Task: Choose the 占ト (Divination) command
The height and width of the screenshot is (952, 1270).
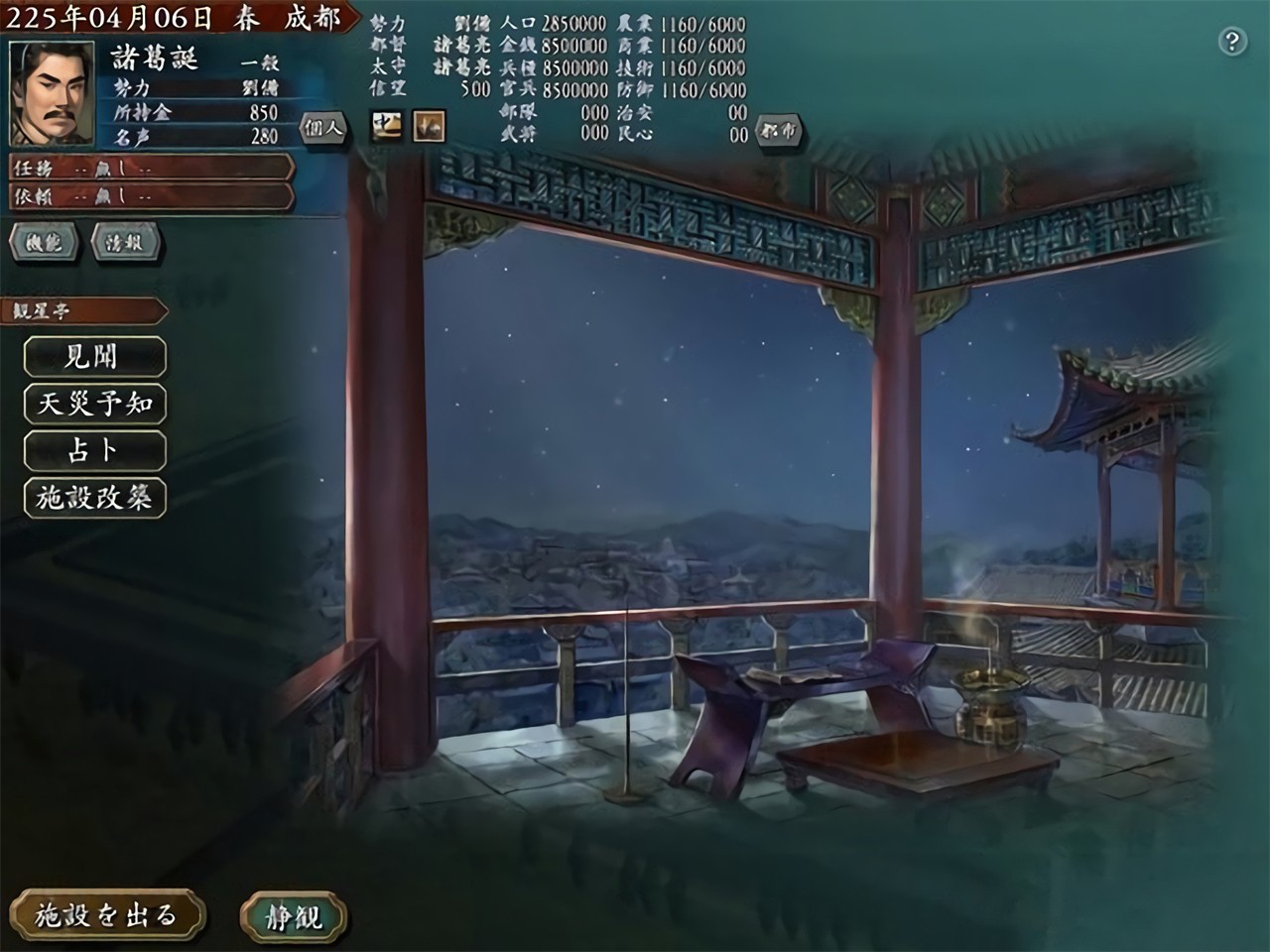Action: [94, 451]
